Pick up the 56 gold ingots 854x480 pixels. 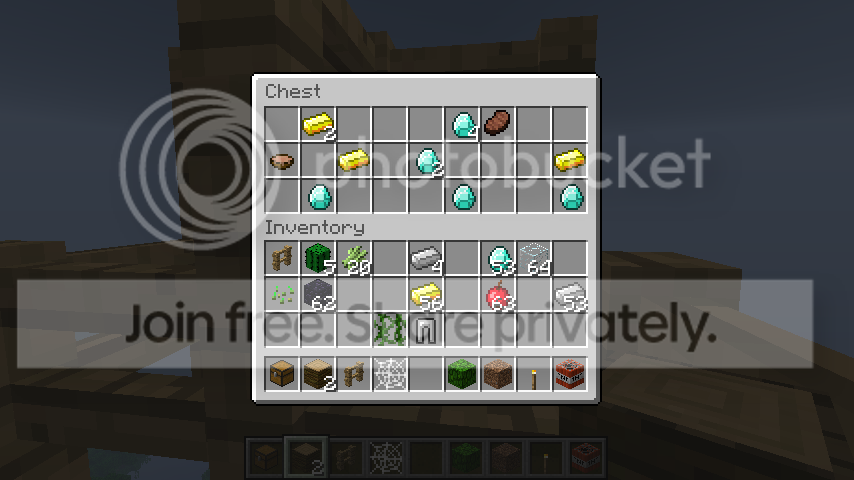click(426, 295)
